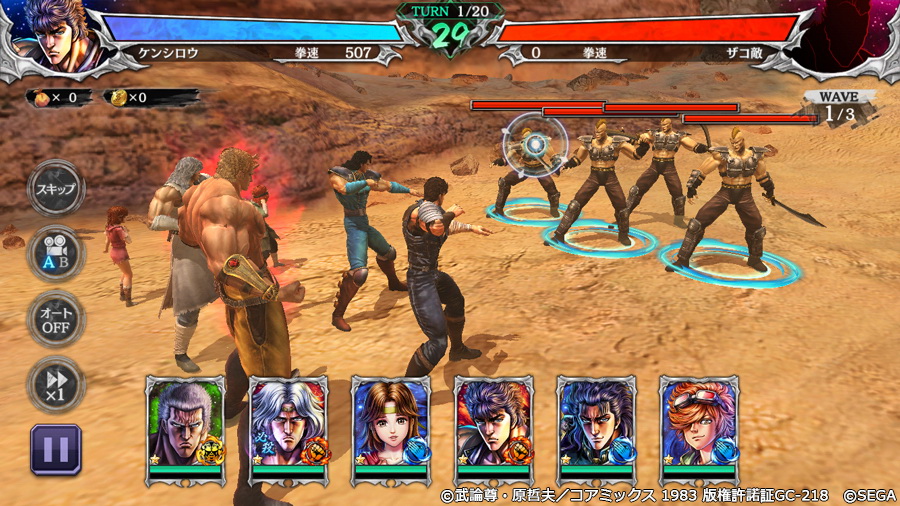The image size is (900, 506).
Task: Select the dark blue-haired man character card
Action: coord(596,430)
